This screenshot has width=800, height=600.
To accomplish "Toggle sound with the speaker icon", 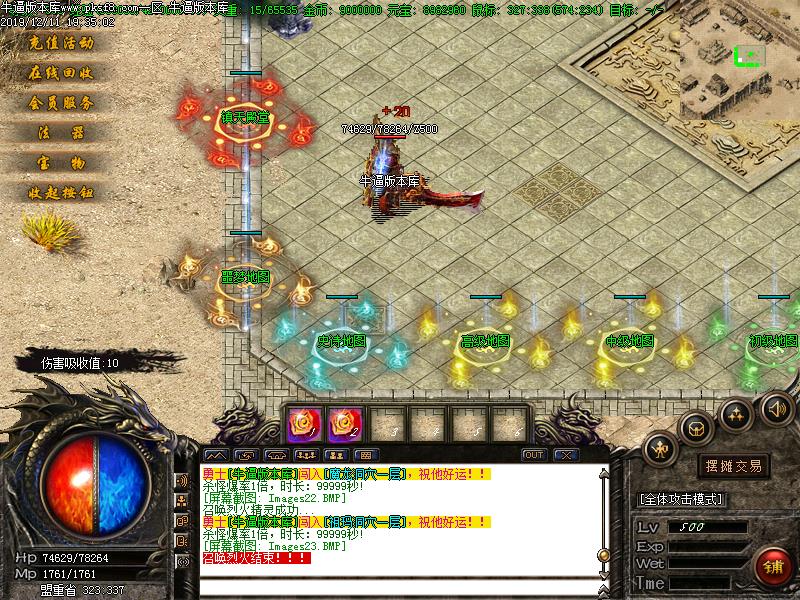I will (x=775, y=407).
